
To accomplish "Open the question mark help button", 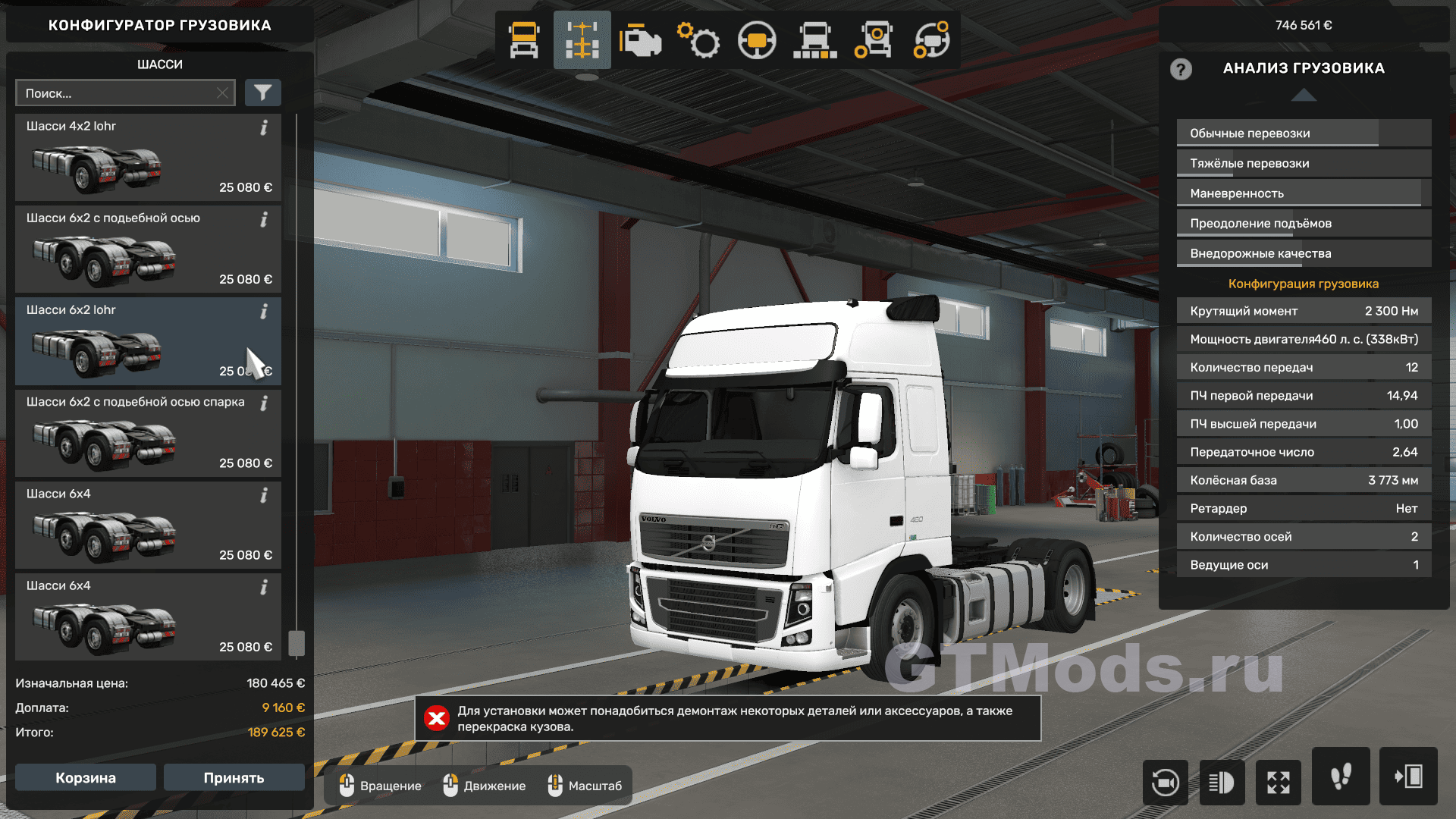I will pos(1181,69).
